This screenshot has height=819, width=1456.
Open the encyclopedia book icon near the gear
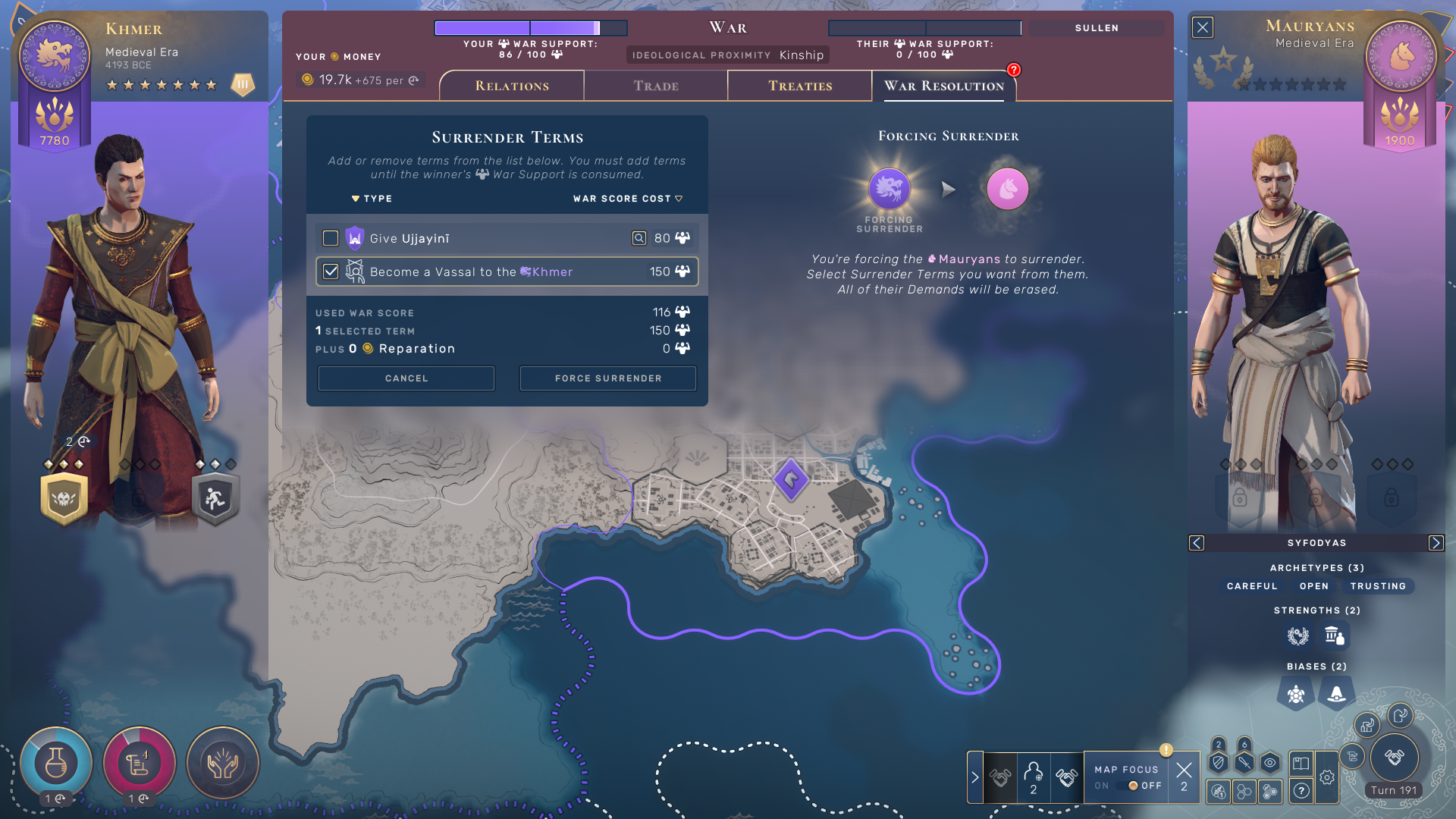(1301, 764)
